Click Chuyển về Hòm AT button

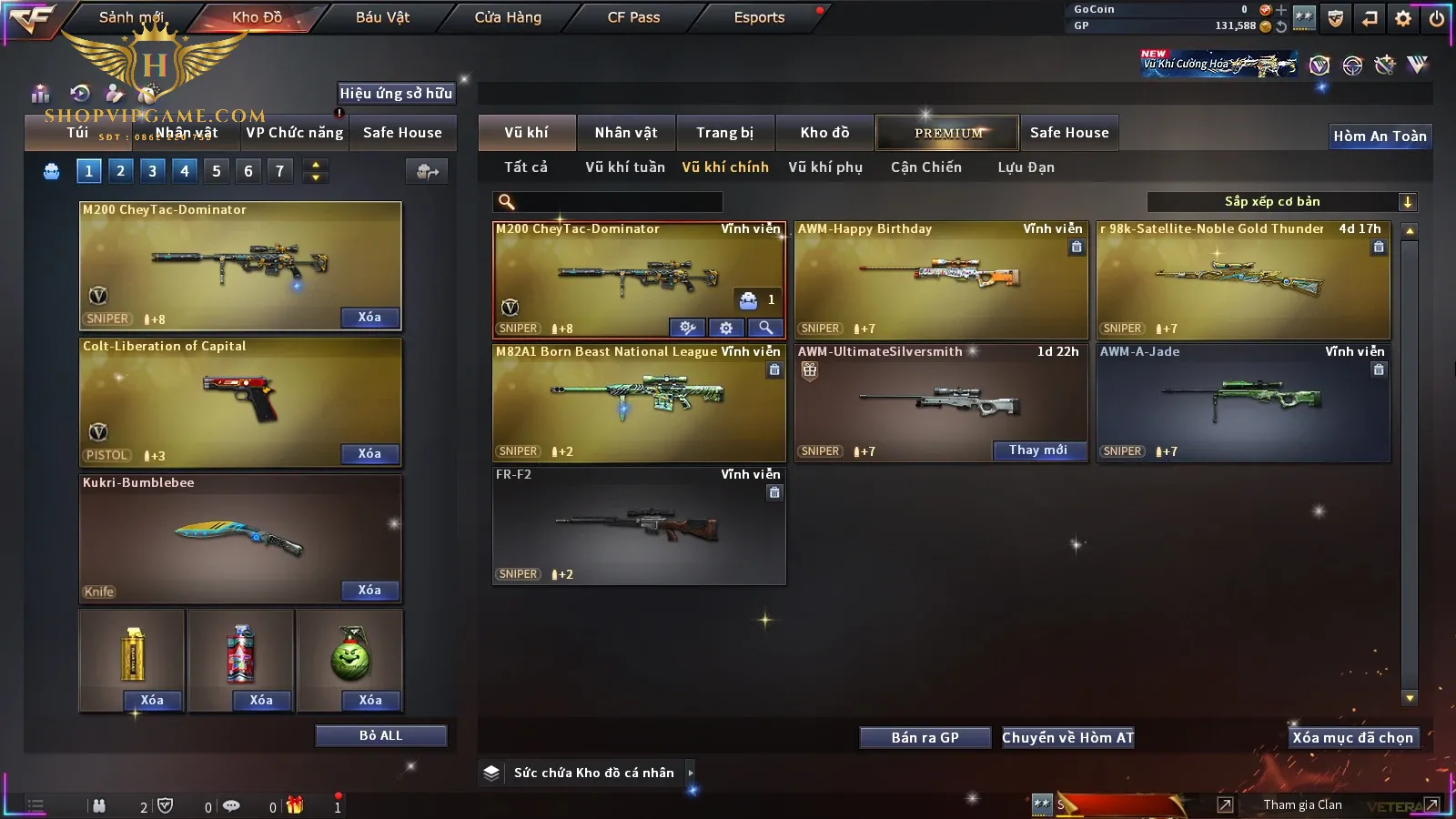pyautogui.click(x=1067, y=738)
